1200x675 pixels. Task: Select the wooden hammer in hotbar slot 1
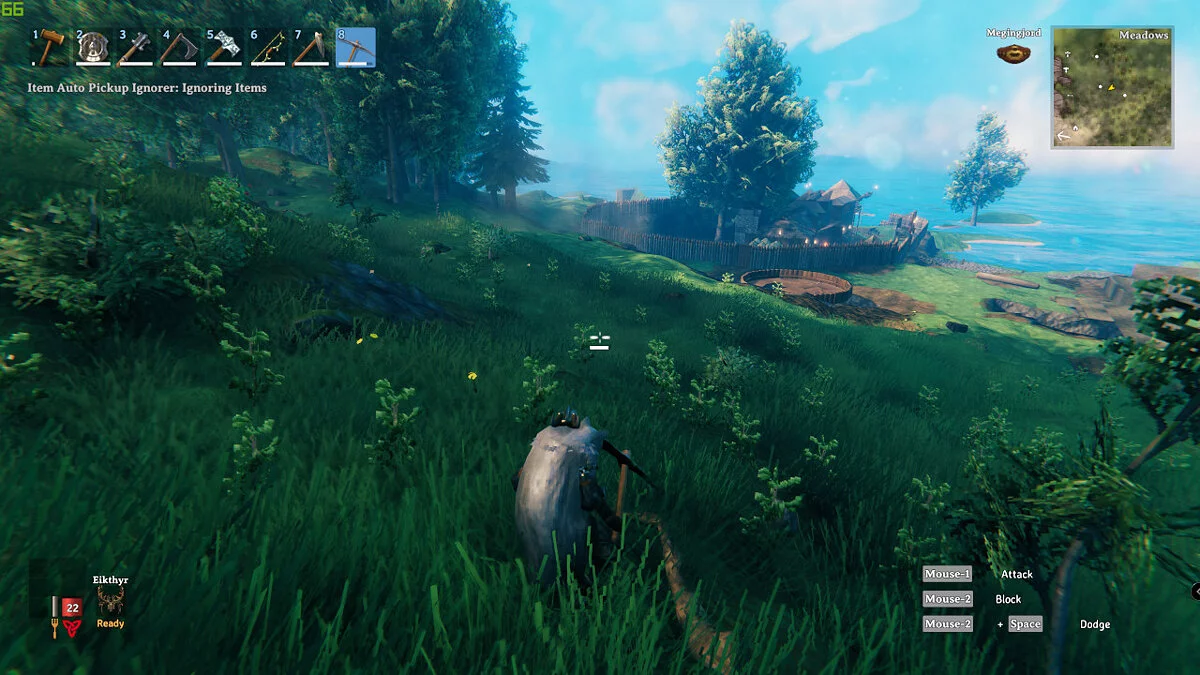(x=51, y=47)
